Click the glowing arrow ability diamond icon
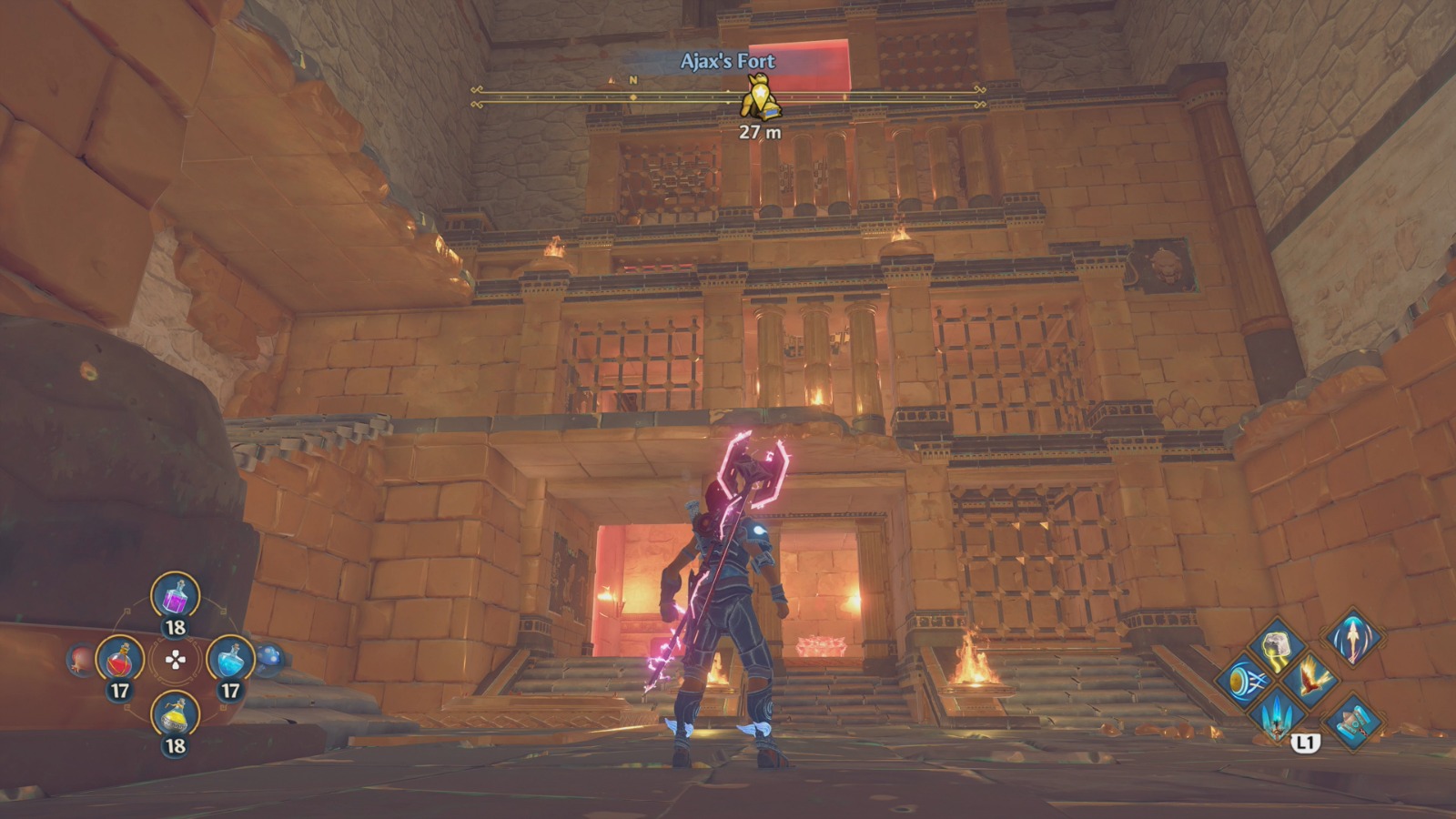1456x819 pixels. [1352, 641]
